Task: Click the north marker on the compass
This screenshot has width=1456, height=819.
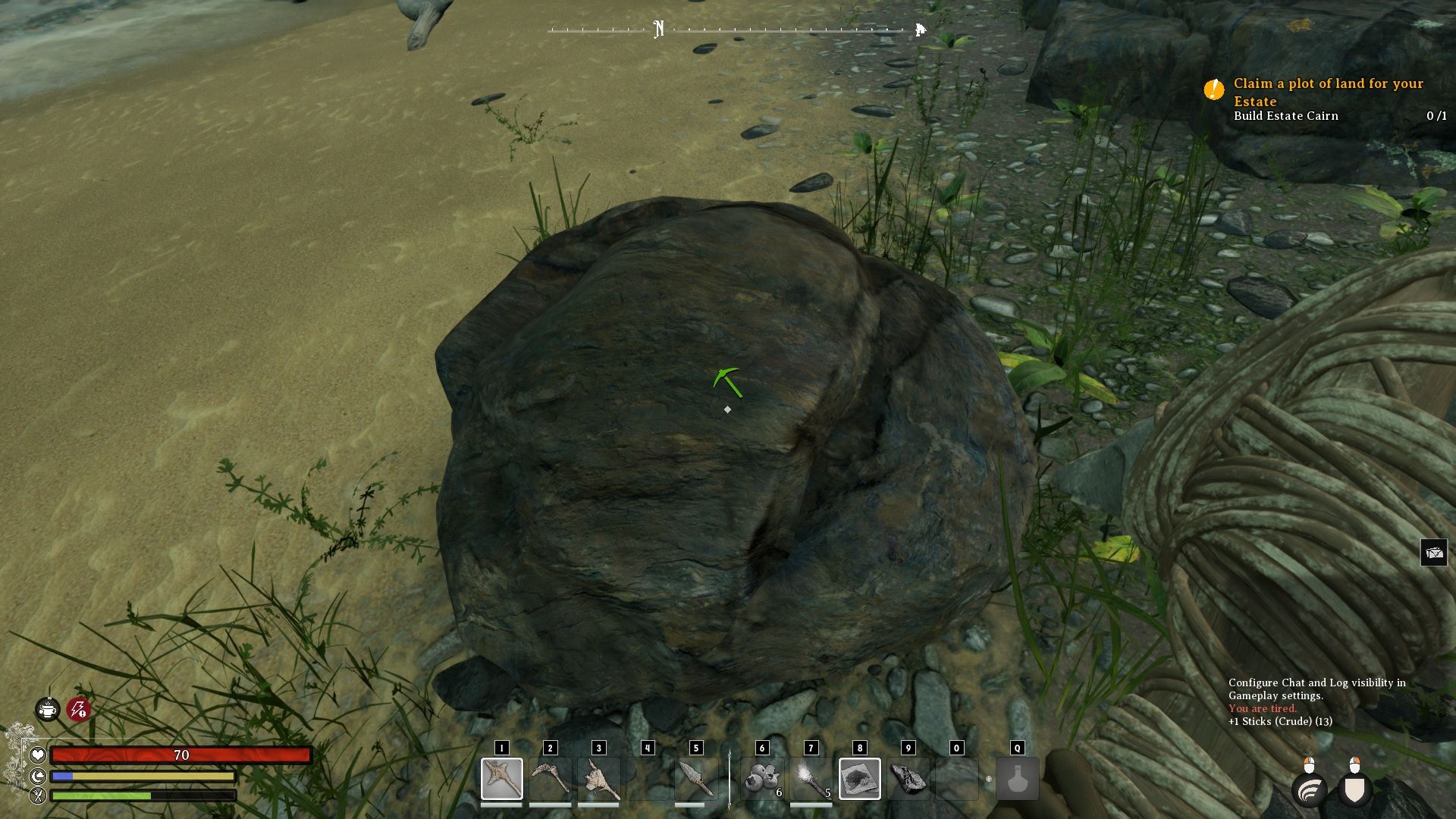Action: [x=658, y=30]
